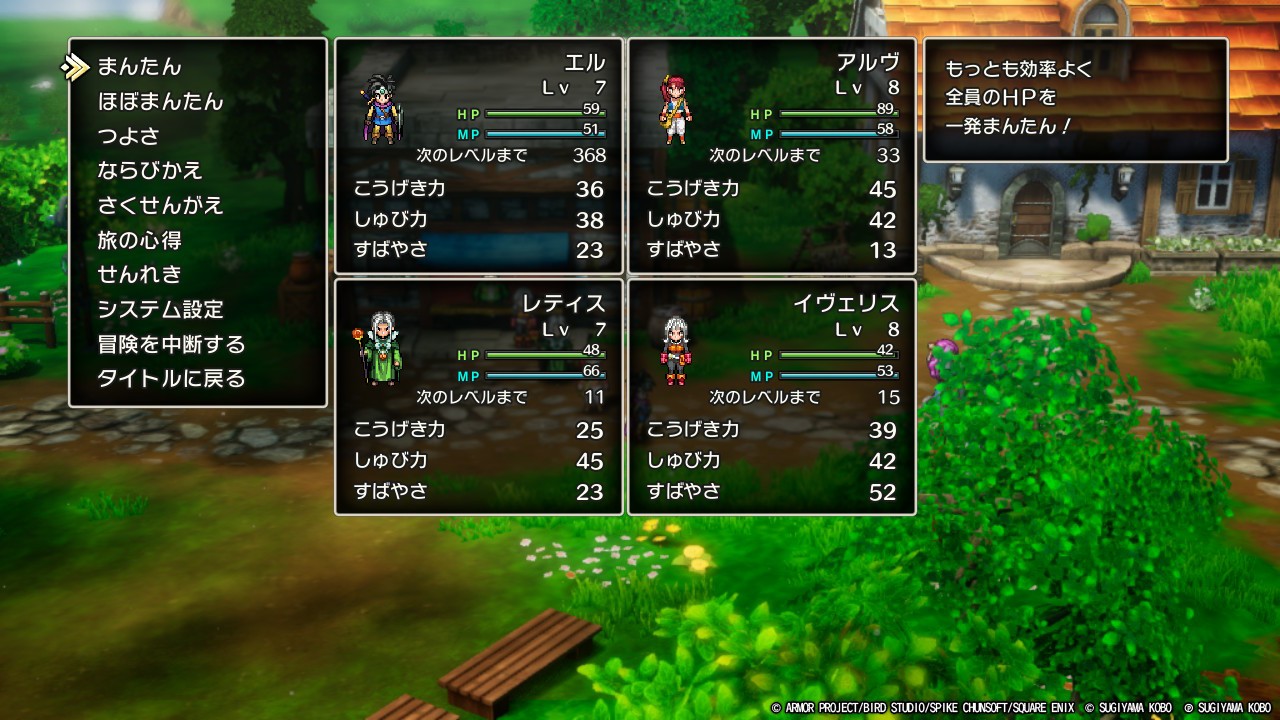The image size is (1280, 720).
Task: Choose 冒険を中断する to suspend adventure
Action: click(x=171, y=345)
